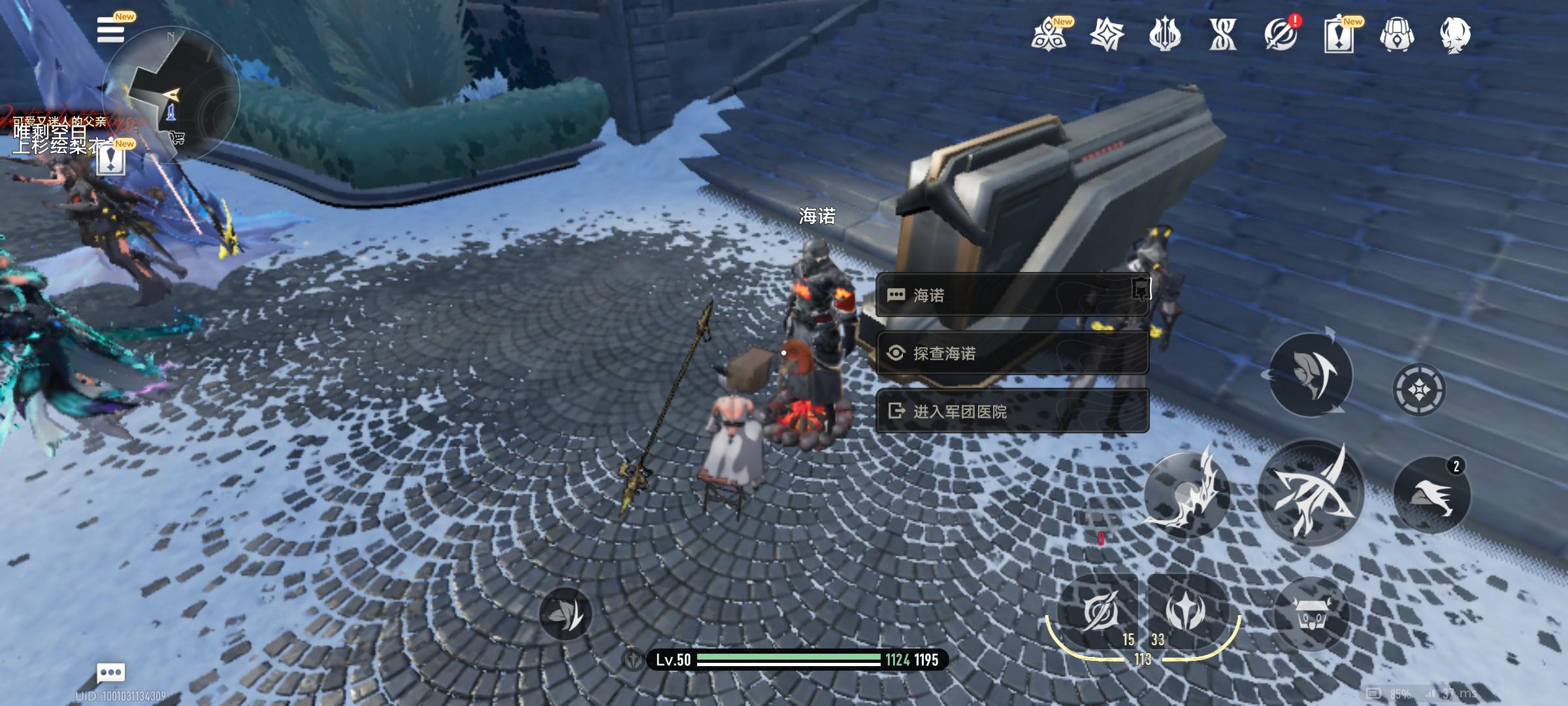Use the bird dash skill with 2 charges
This screenshot has height=706, width=1568.
[x=1431, y=496]
